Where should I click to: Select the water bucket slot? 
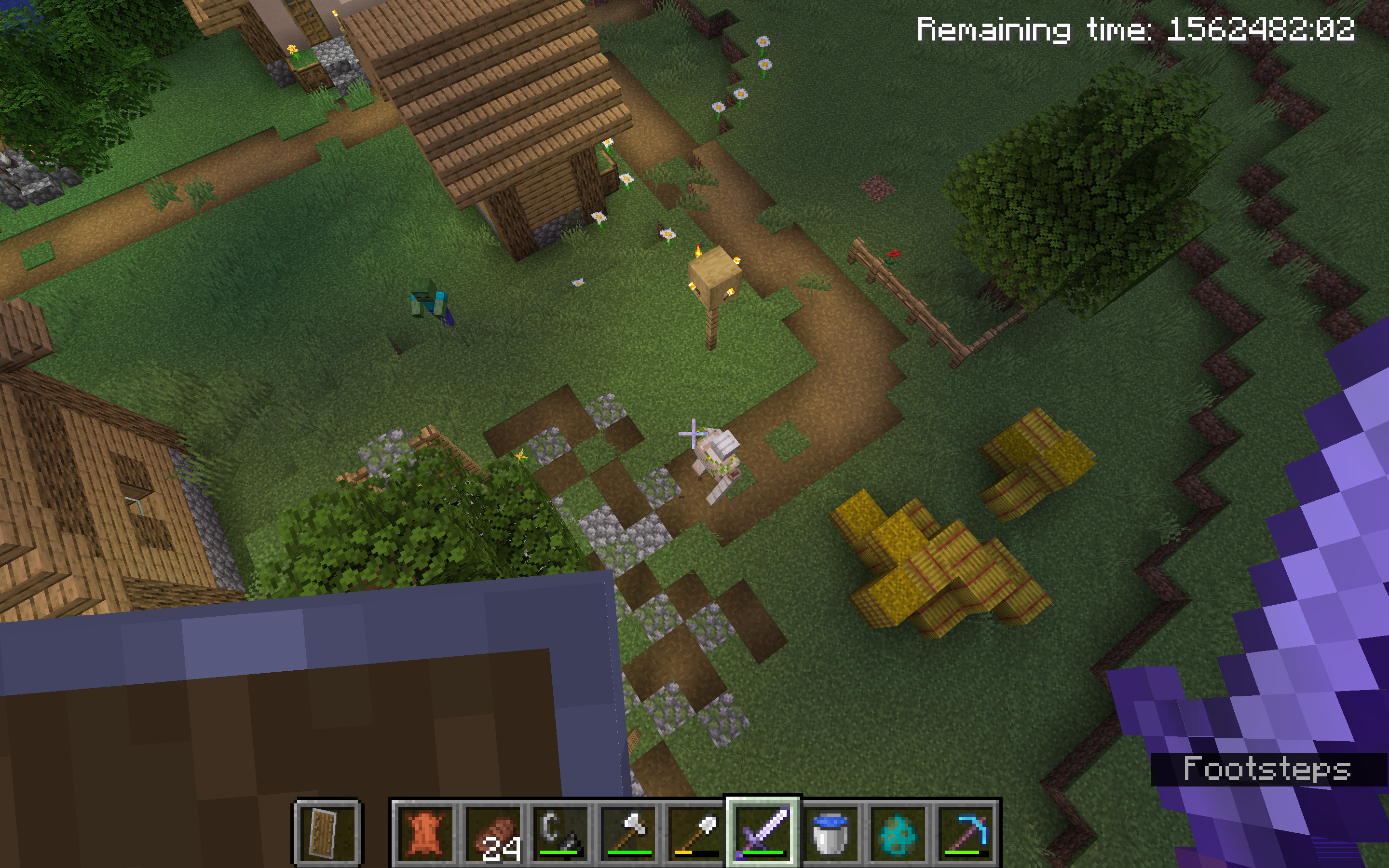pos(831,832)
